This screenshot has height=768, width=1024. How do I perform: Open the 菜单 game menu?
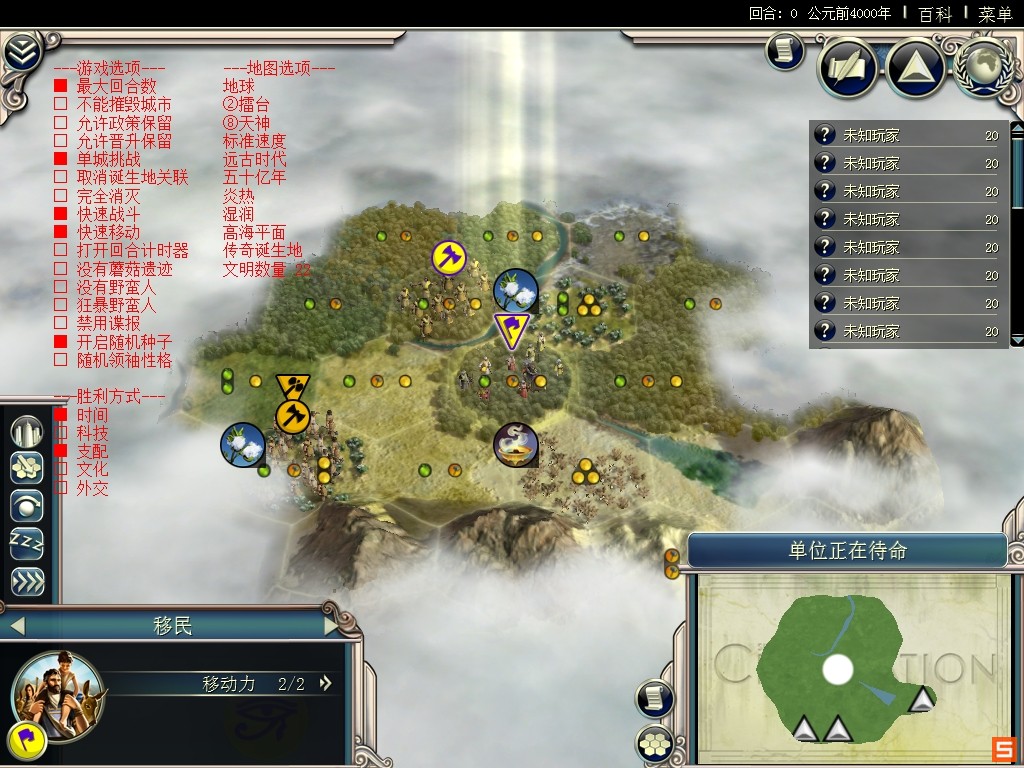tap(995, 14)
